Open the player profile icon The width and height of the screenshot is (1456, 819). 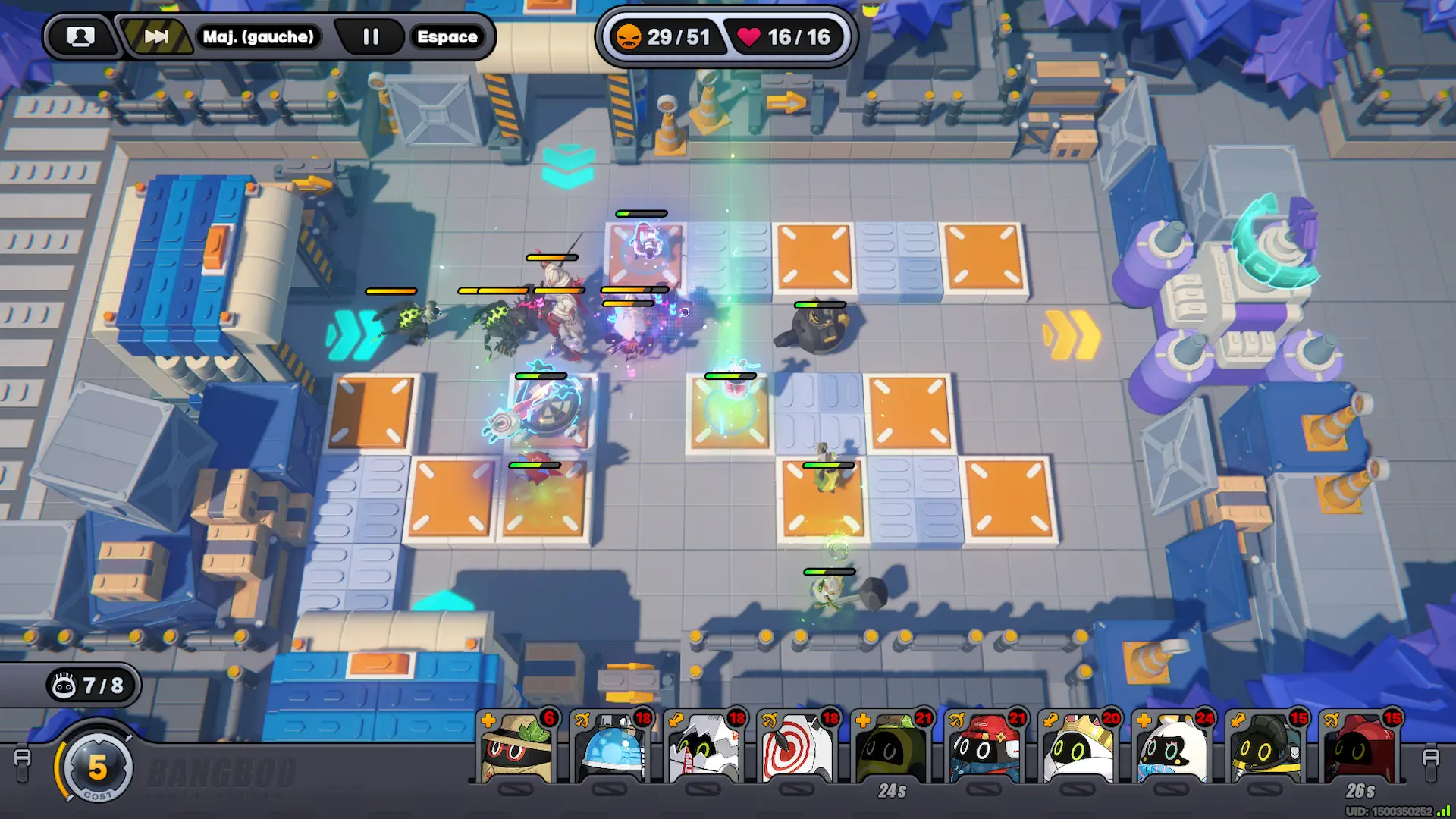(80, 36)
